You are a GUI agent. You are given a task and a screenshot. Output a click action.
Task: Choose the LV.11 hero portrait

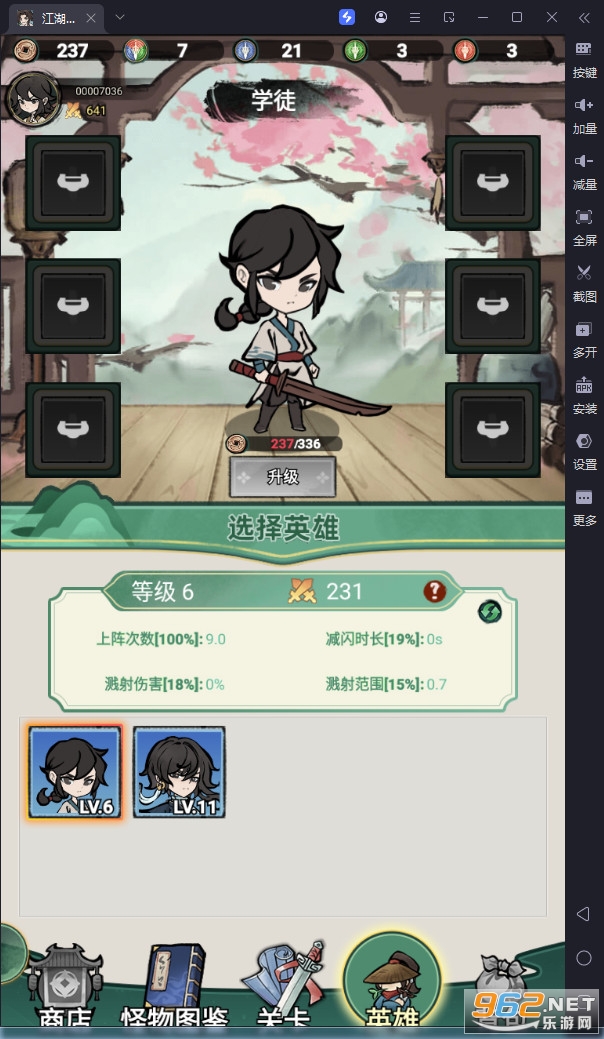point(179,772)
